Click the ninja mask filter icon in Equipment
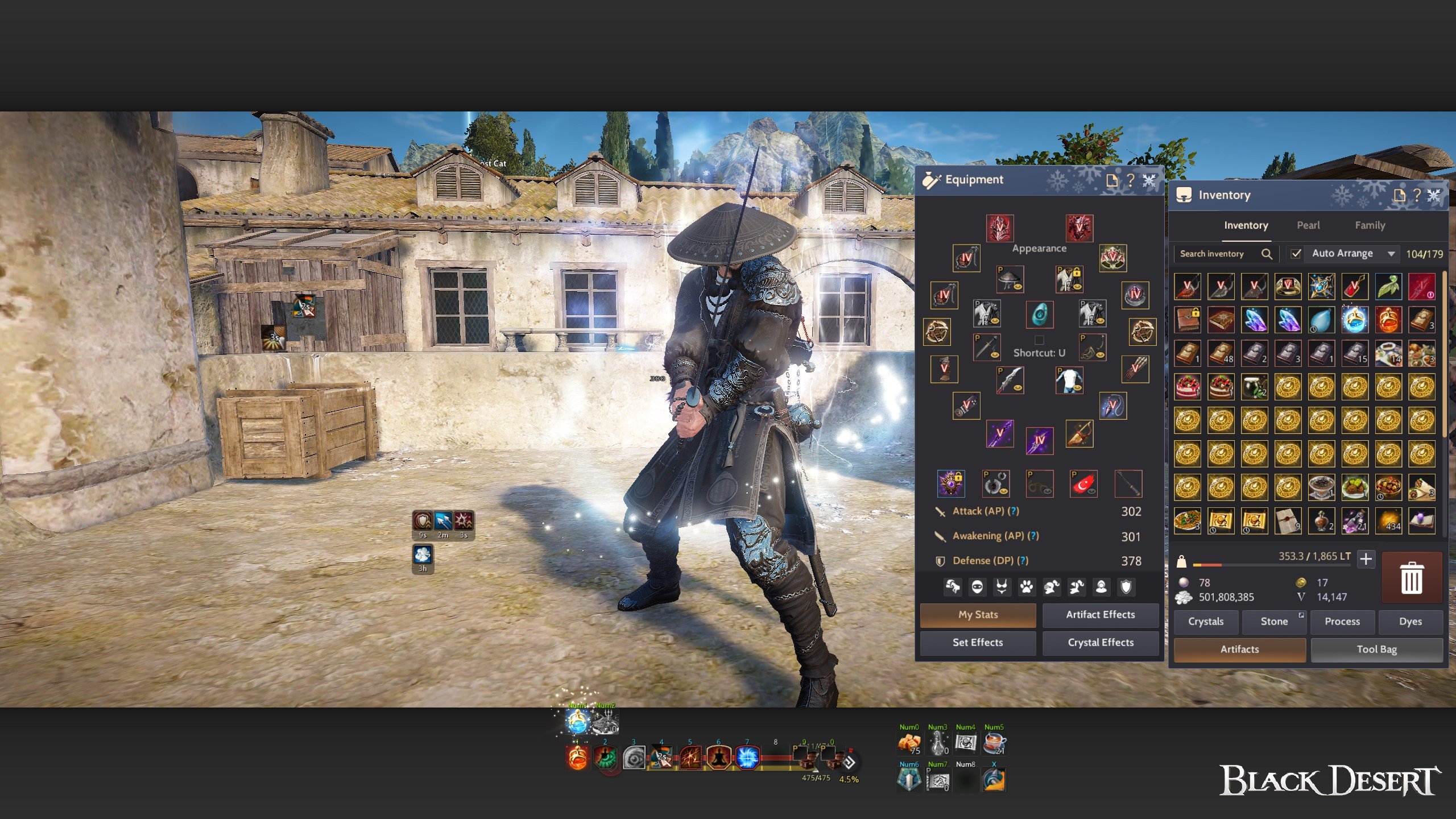1456x819 pixels. click(977, 587)
